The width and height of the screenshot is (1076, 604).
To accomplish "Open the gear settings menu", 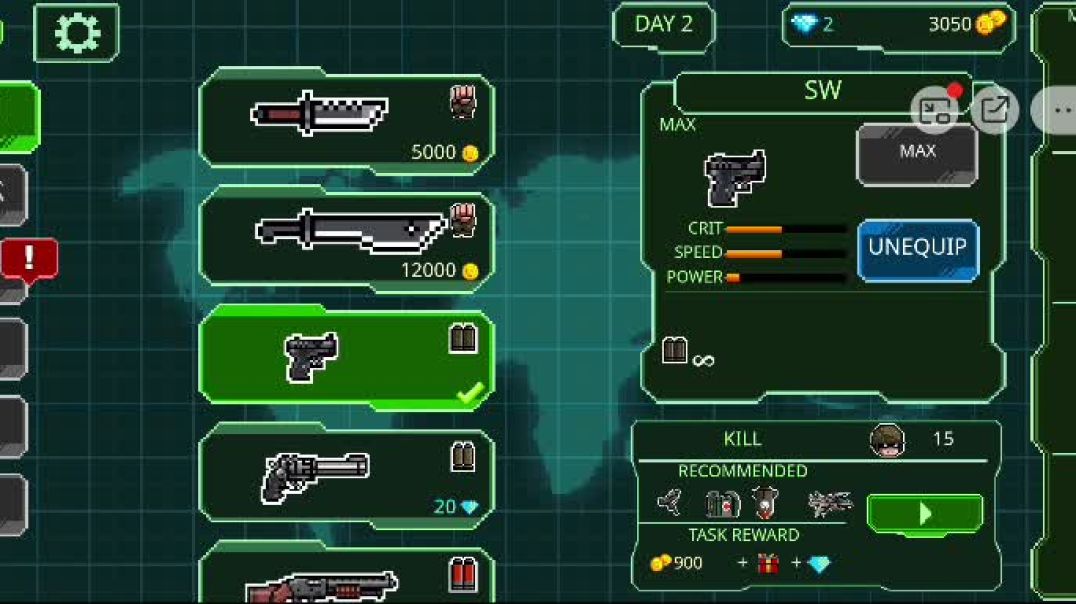I will point(76,32).
